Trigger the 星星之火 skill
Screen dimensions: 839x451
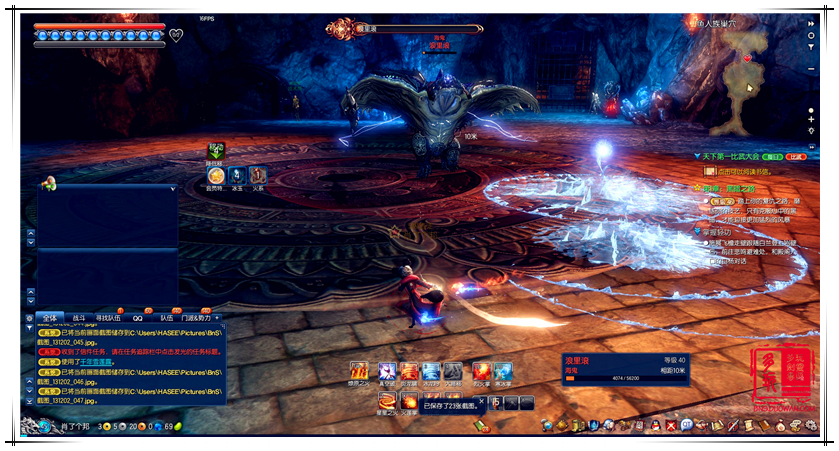click(x=386, y=402)
